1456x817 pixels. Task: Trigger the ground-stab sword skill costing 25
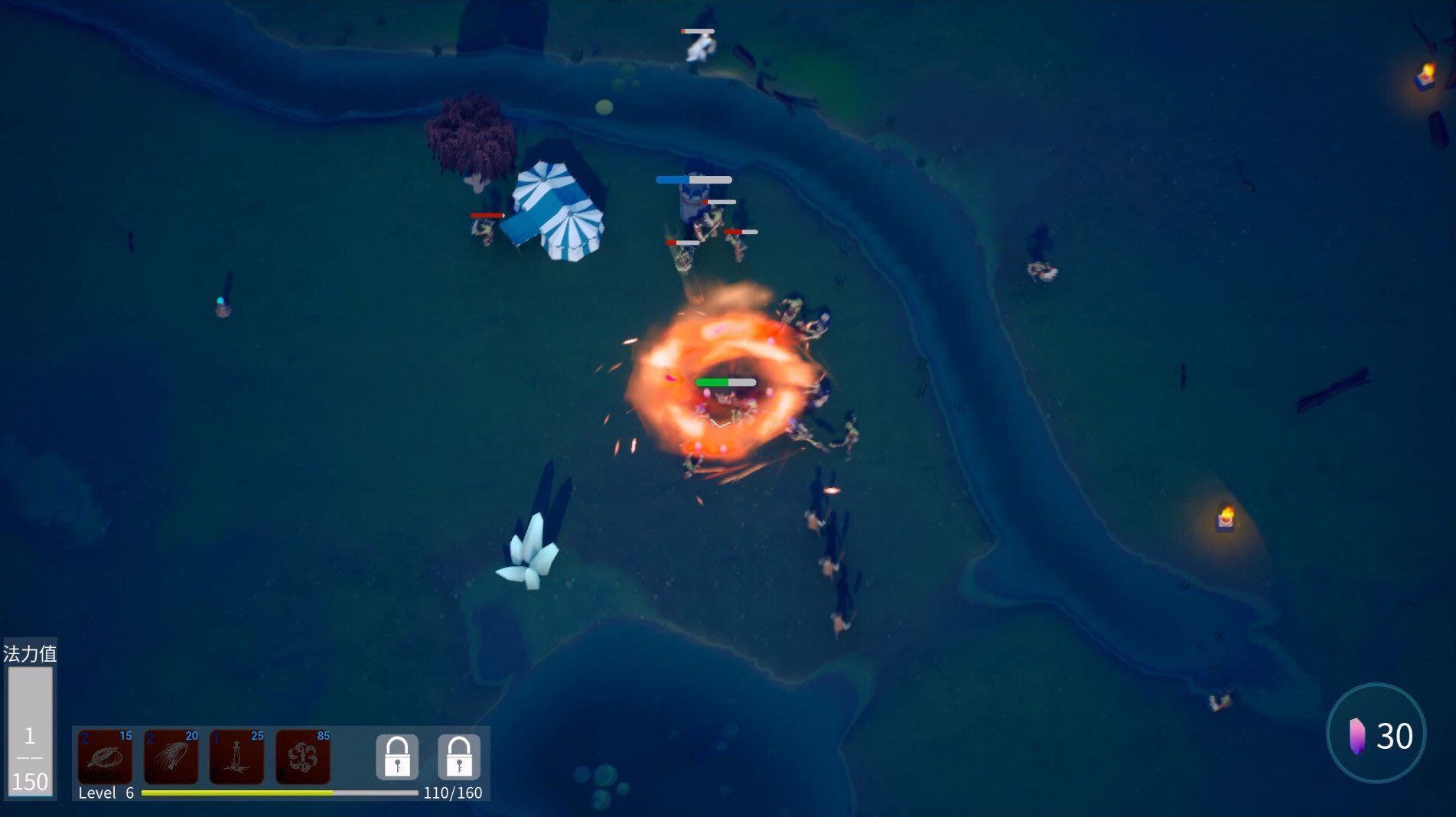click(237, 757)
